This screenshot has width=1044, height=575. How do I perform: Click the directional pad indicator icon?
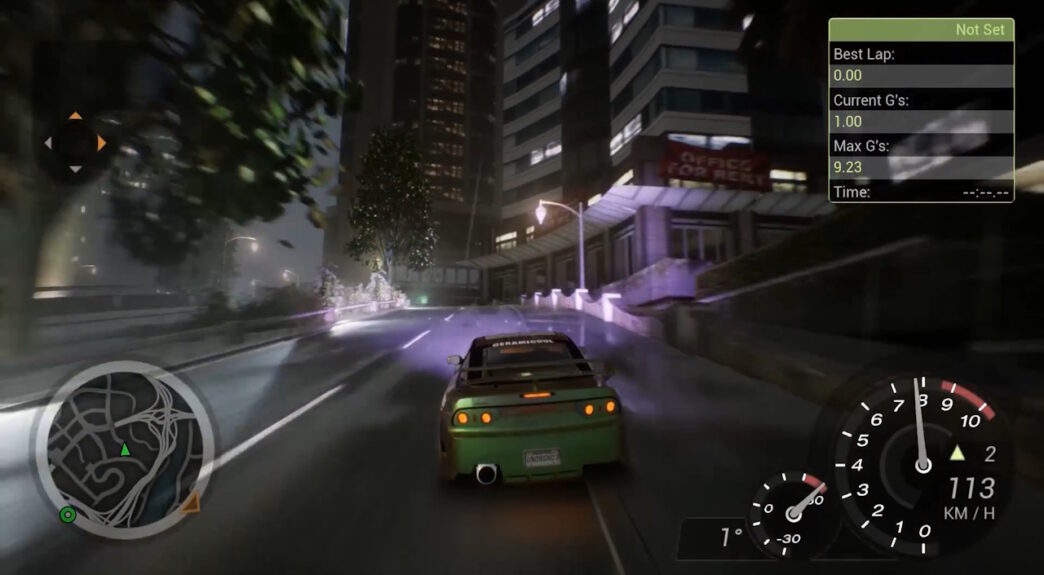click(x=75, y=142)
